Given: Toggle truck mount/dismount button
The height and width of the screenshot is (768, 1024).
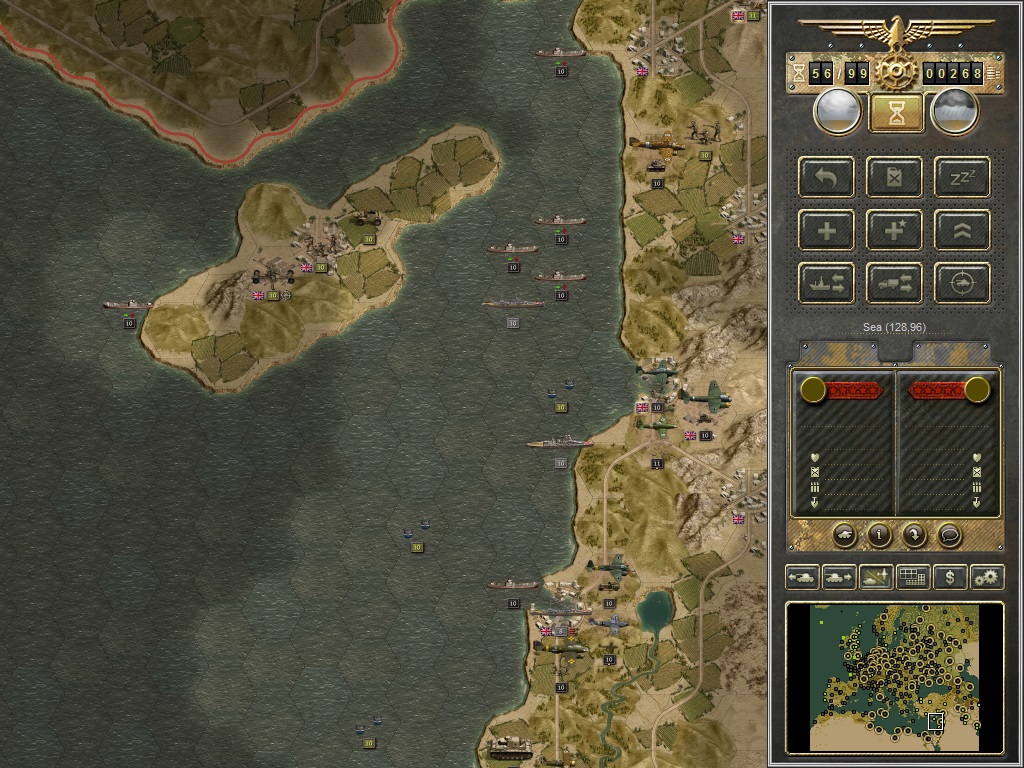Looking at the screenshot, I should [x=895, y=283].
